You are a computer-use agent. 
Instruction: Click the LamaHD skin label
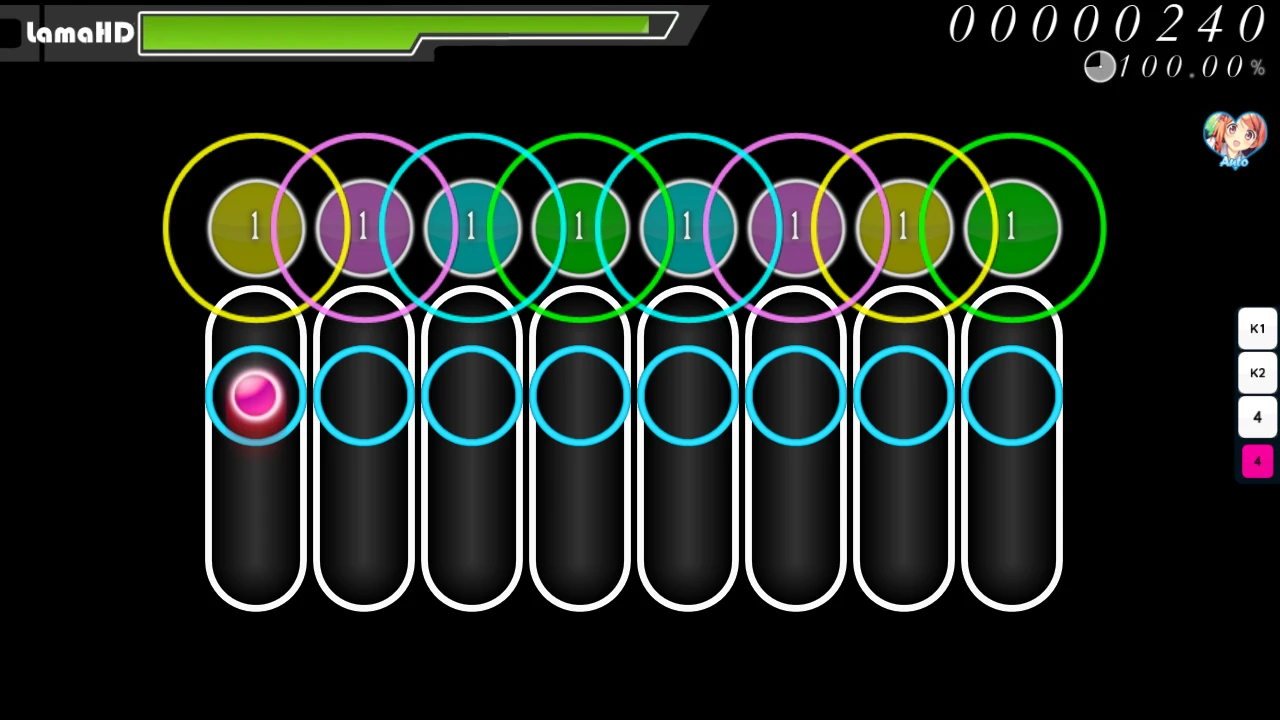[x=80, y=32]
